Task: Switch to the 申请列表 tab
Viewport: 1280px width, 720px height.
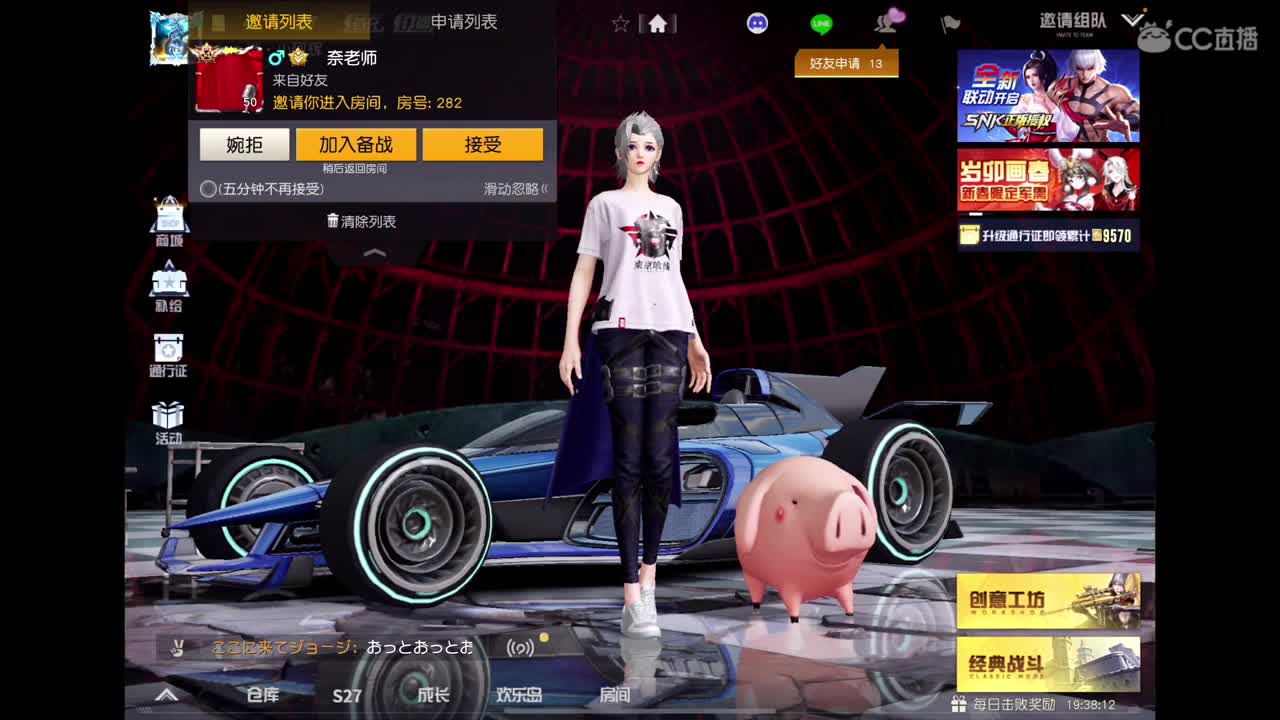Action: (462, 22)
